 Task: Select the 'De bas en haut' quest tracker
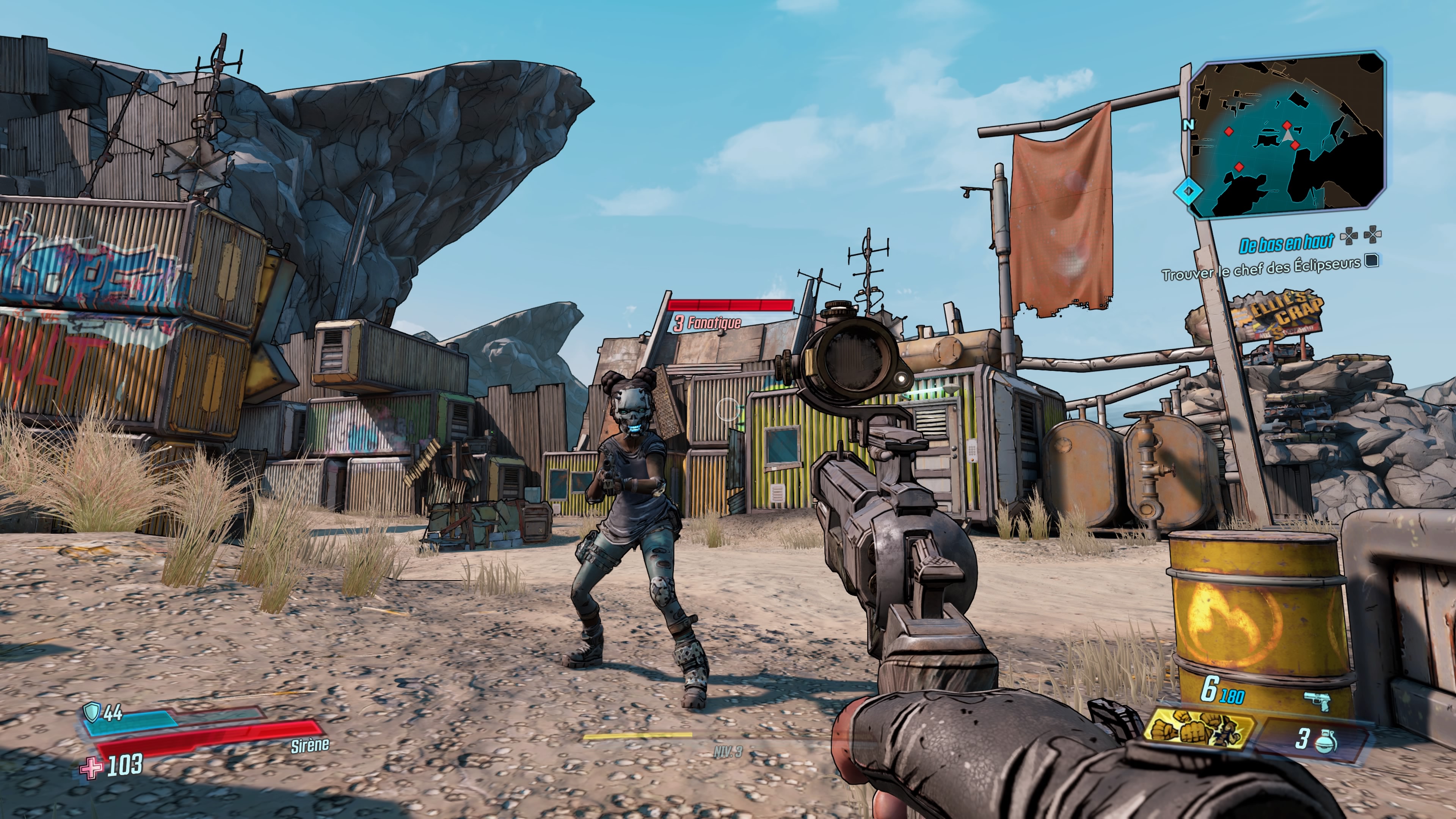pyautogui.click(x=1286, y=243)
